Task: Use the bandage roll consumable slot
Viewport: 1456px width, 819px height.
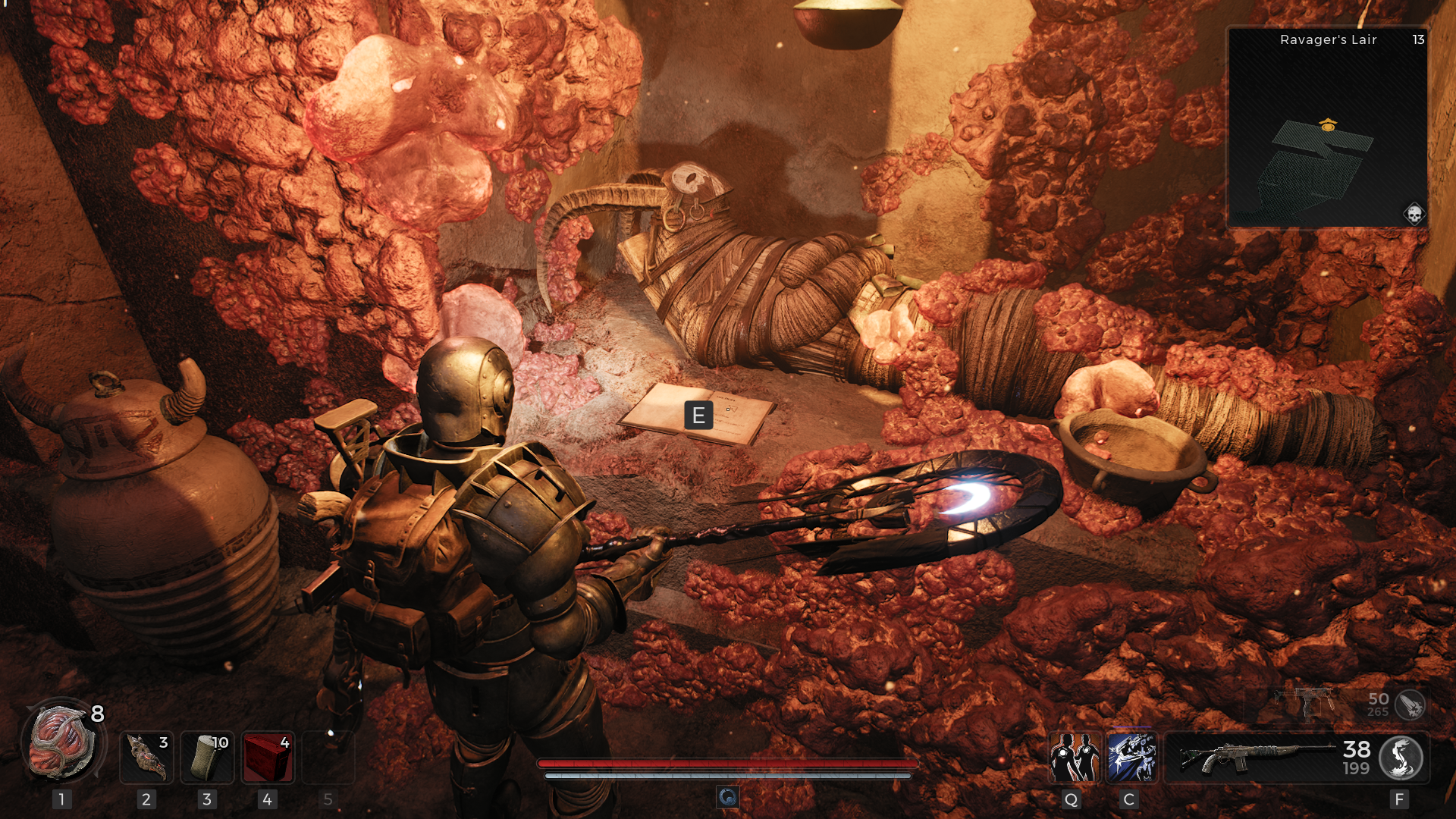Action: click(207, 757)
